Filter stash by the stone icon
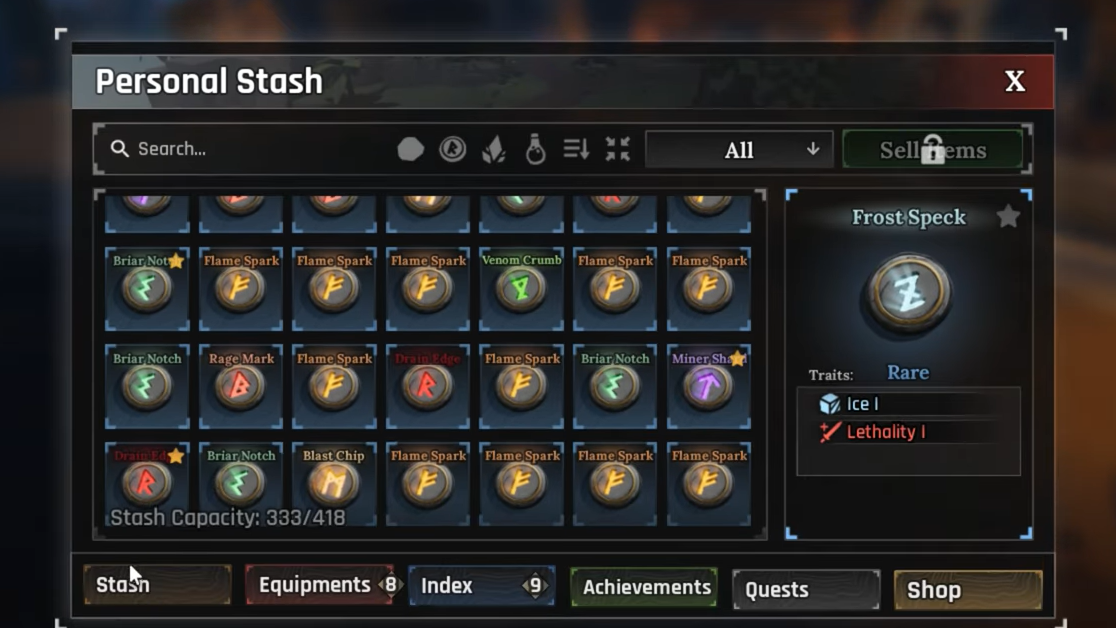This screenshot has height=628, width=1116. [x=411, y=150]
